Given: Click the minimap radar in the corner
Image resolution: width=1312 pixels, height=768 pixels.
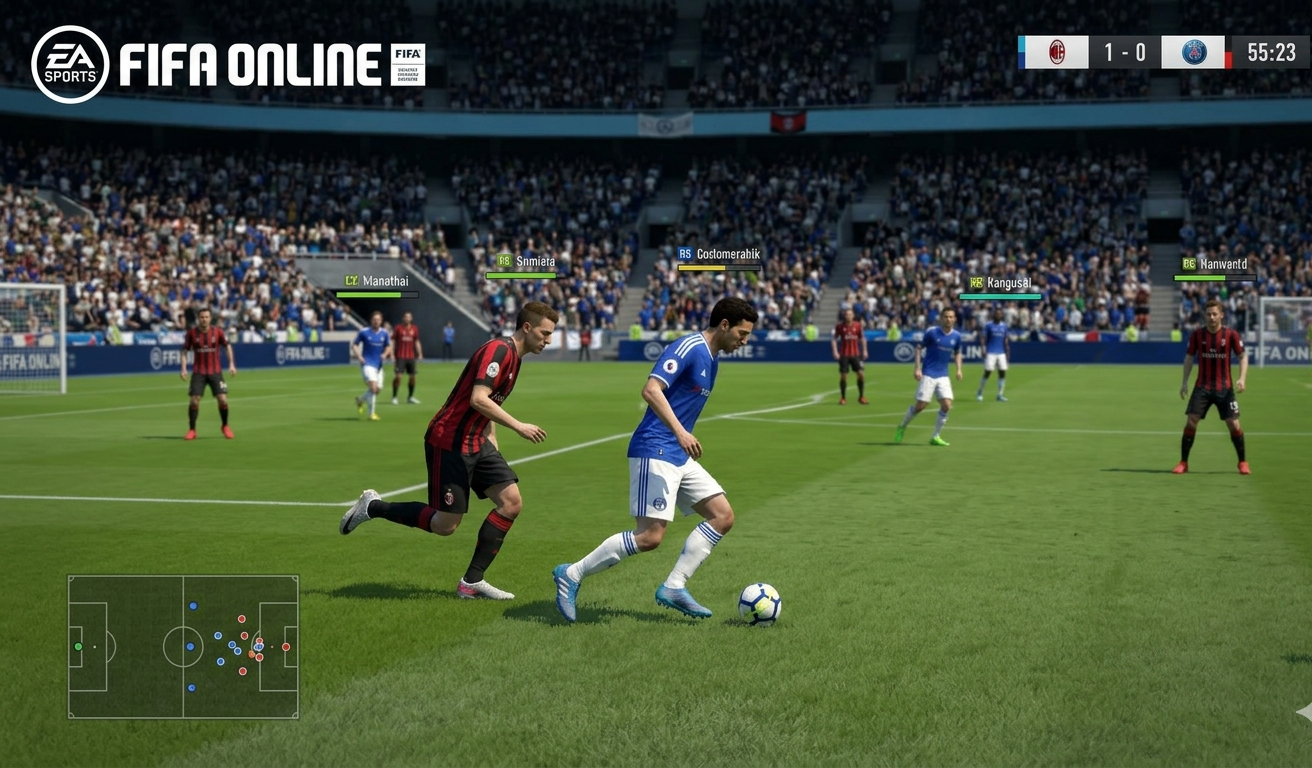Looking at the screenshot, I should click(x=183, y=646).
